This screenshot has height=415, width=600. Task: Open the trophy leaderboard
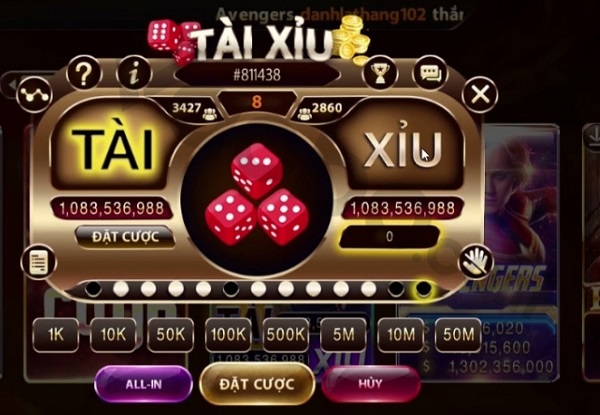point(379,72)
